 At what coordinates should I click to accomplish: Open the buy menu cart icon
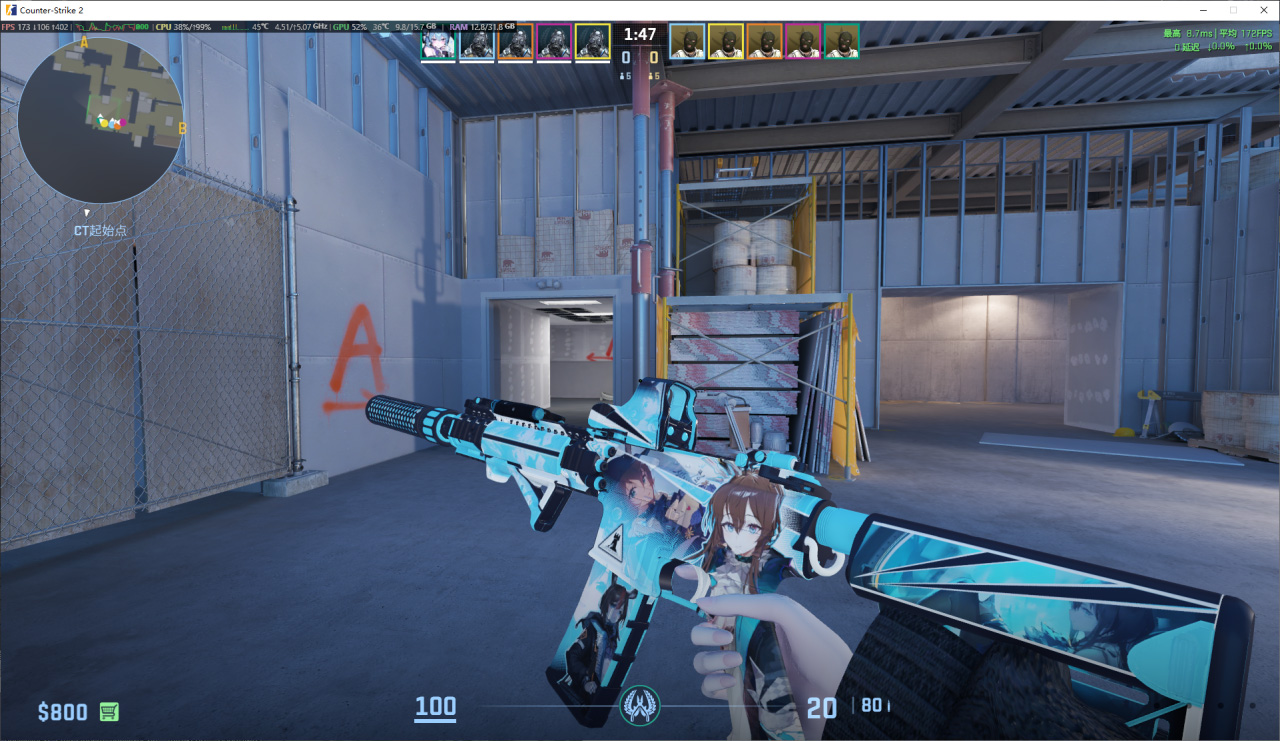click(x=109, y=712)
